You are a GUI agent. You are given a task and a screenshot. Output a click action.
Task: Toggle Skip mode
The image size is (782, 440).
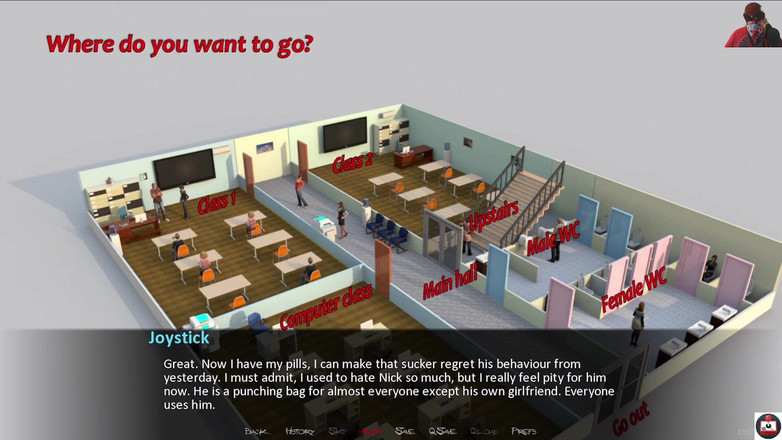(339, 431)
